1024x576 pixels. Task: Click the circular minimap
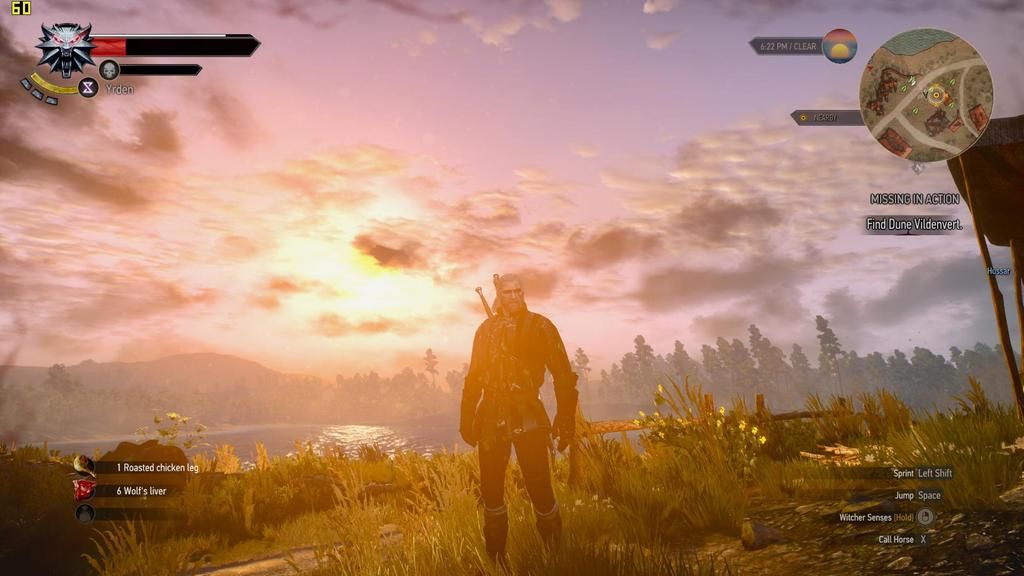pyautogui.click(x=925, y=94)
